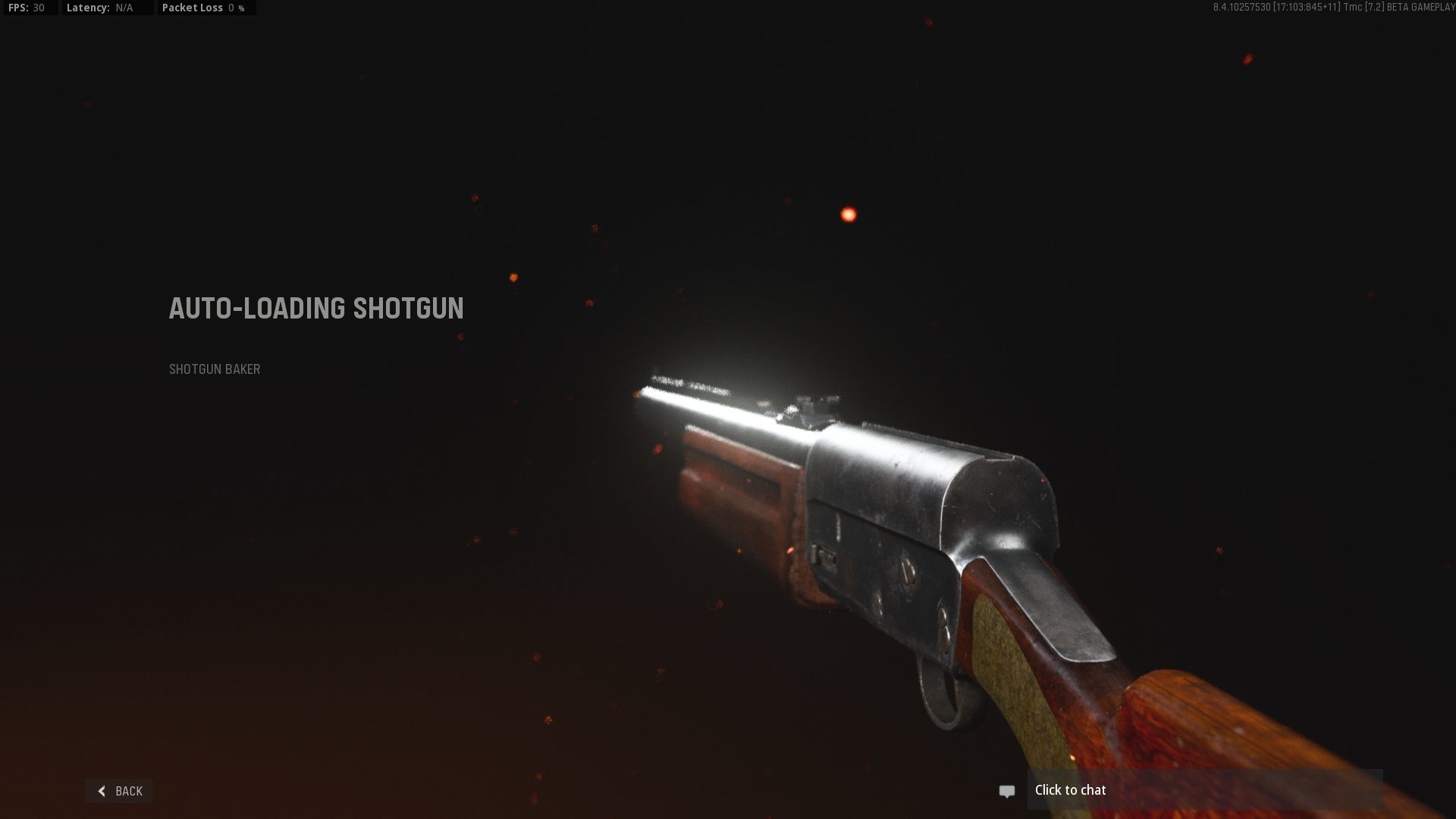Click the wooden forend under the barrel
This screenshot has height=819, width=1456.
743,478
